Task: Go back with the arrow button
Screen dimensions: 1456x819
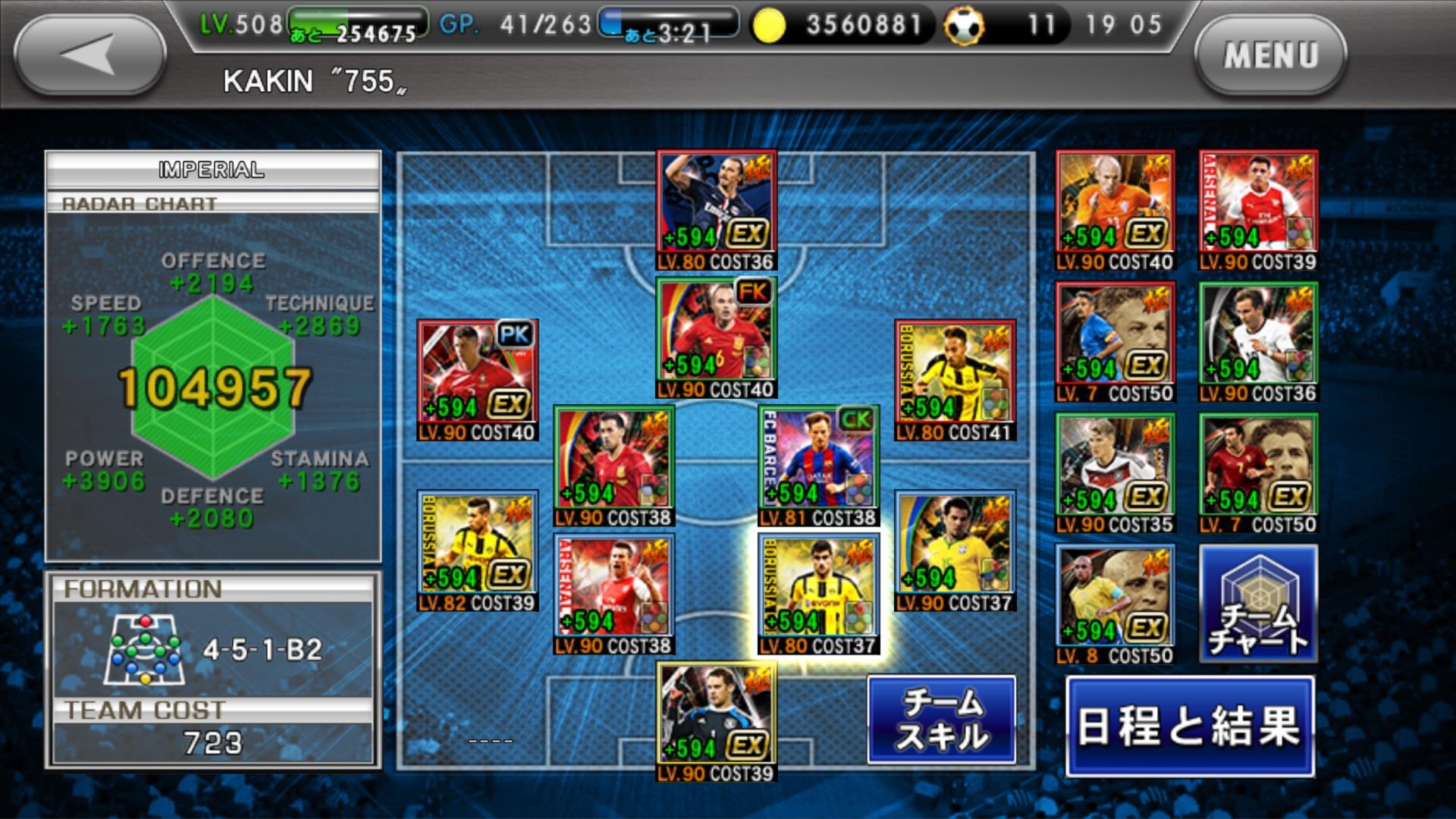Action: 89,55
